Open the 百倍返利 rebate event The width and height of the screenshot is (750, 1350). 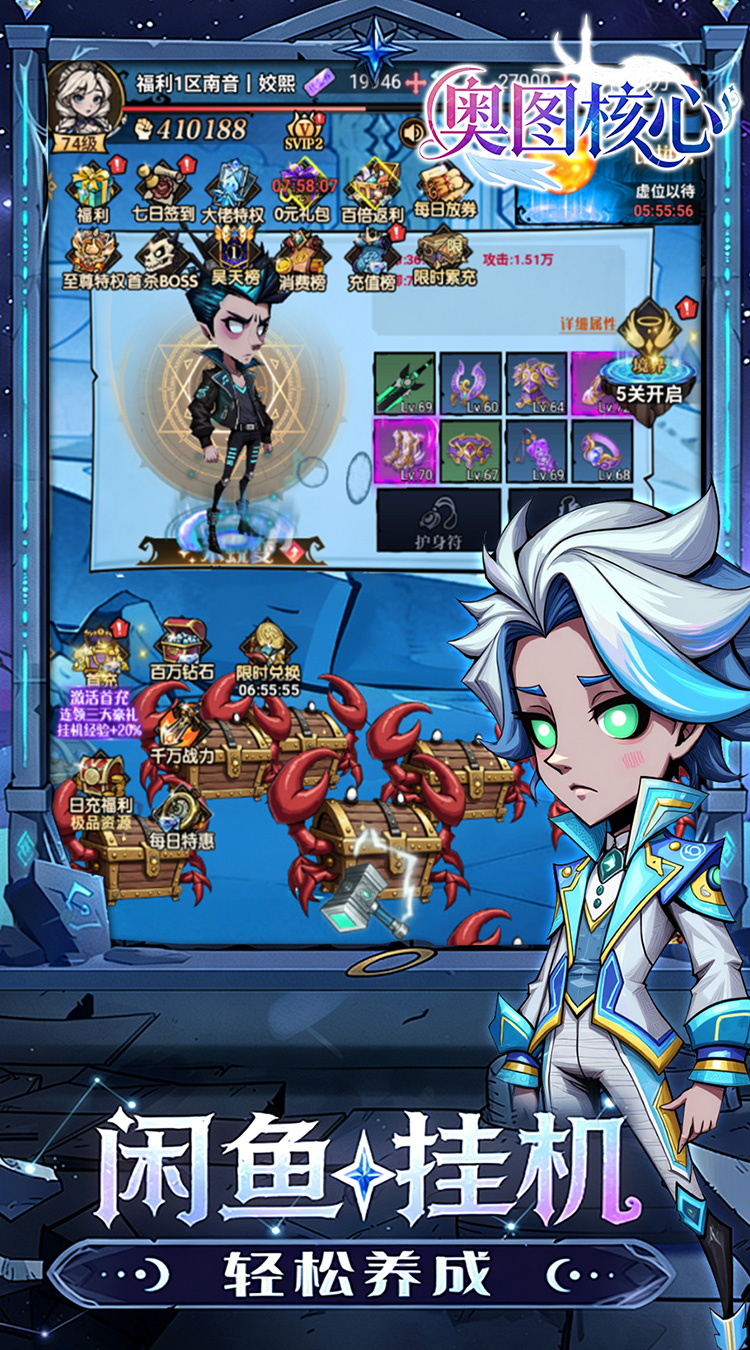point(372,188)
